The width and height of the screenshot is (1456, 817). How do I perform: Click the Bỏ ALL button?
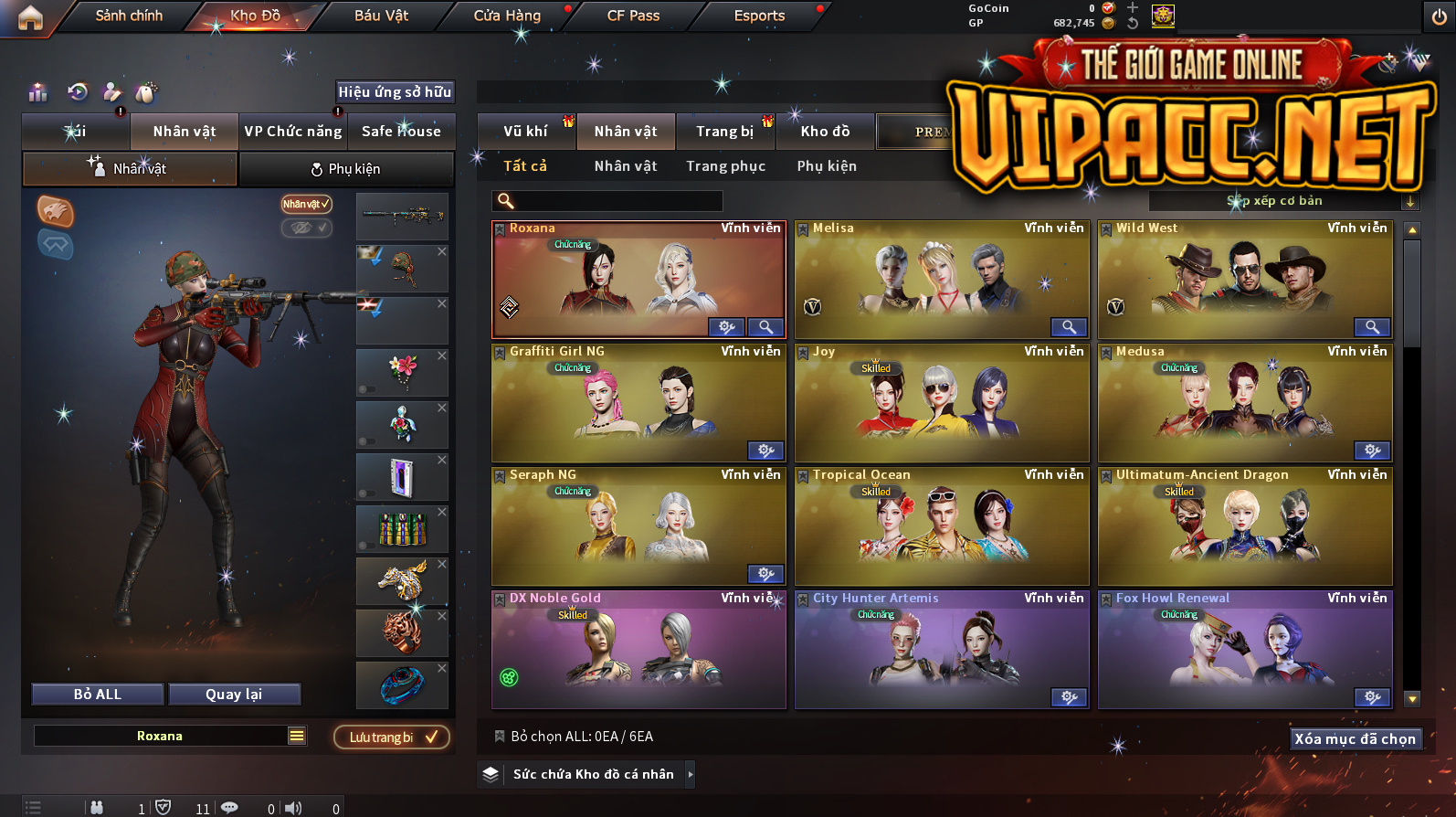[x=98, y=695]
